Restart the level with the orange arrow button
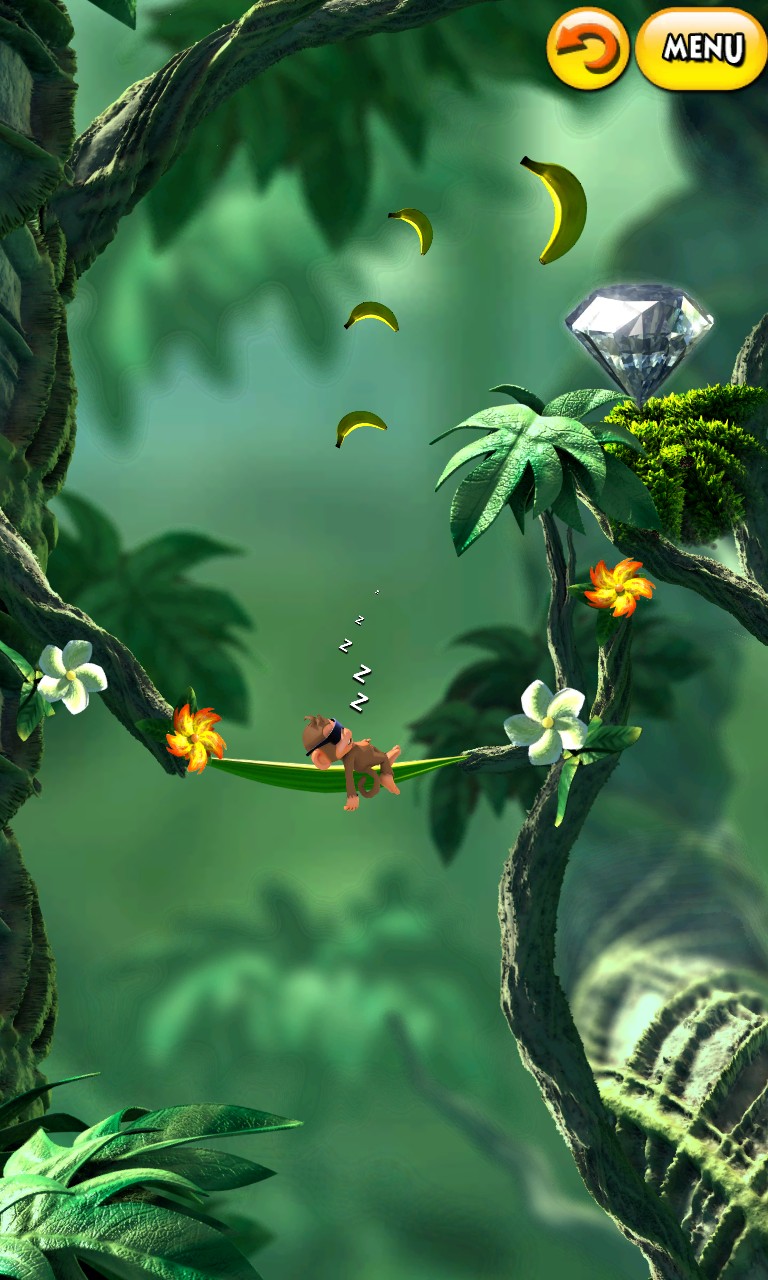 588,48
